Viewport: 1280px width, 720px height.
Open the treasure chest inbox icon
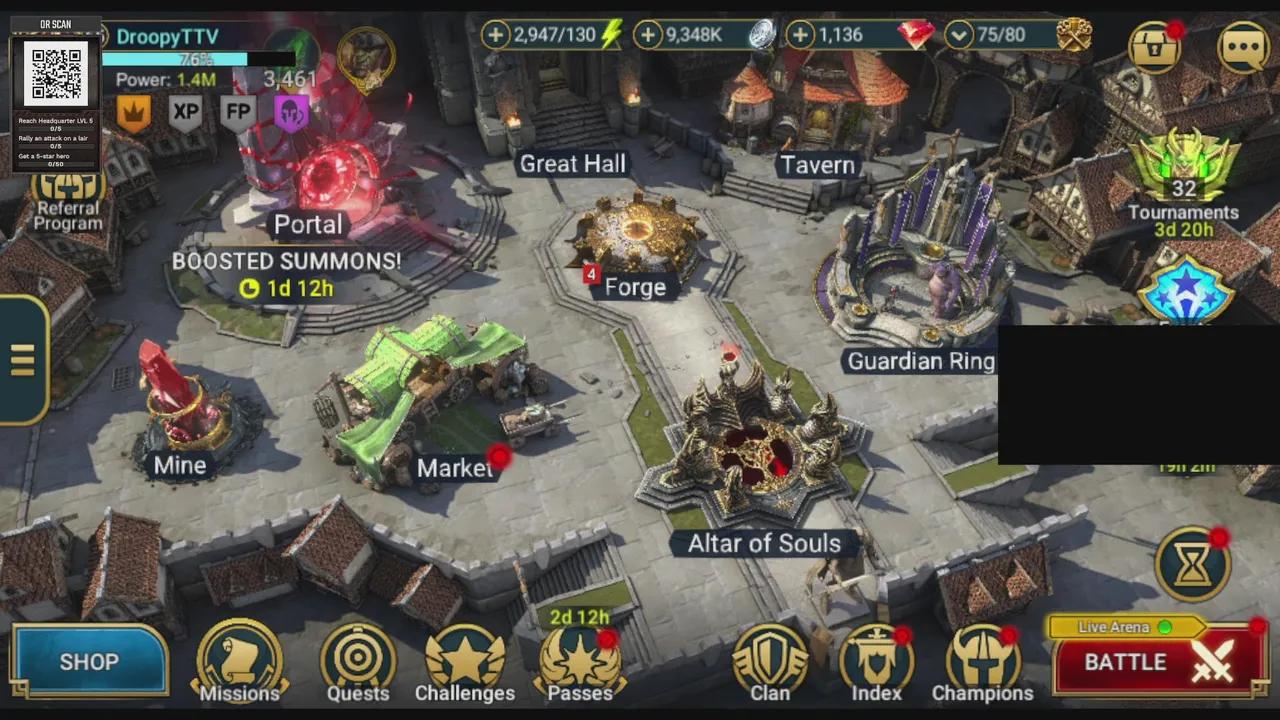coord(1154,47)
